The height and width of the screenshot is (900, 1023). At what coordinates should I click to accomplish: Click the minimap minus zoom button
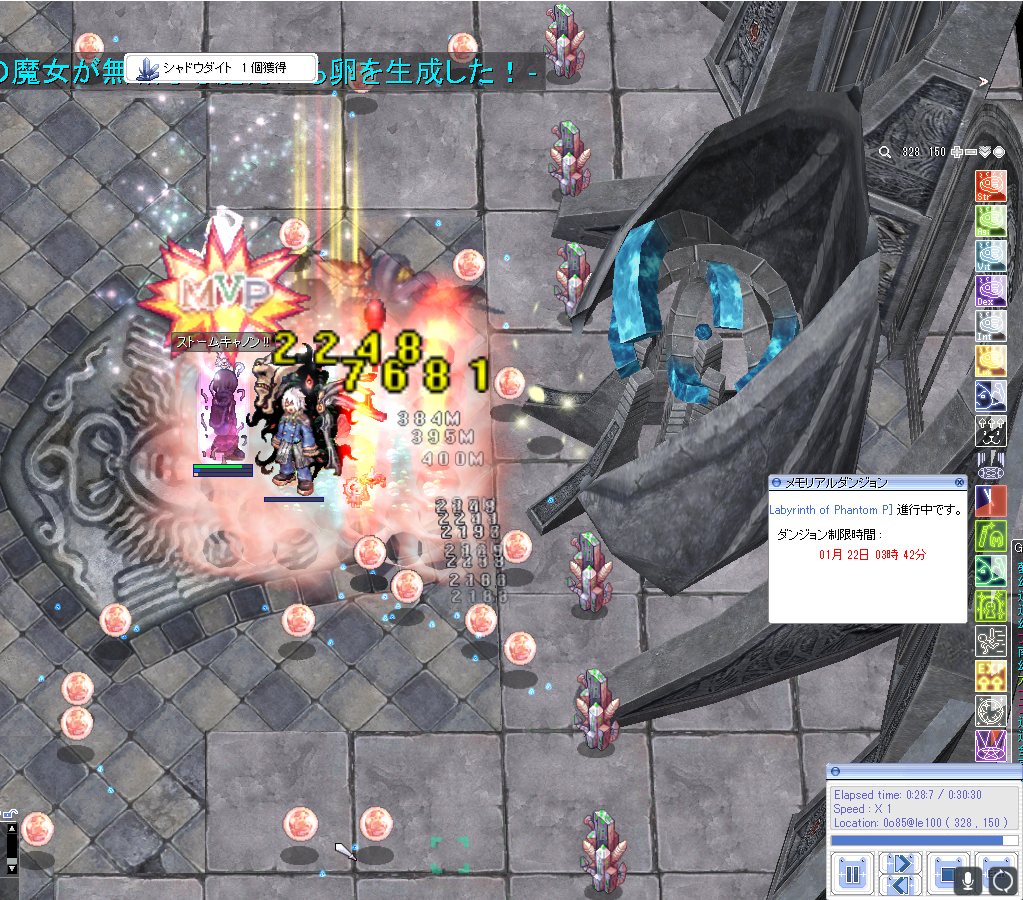[971, 152]
